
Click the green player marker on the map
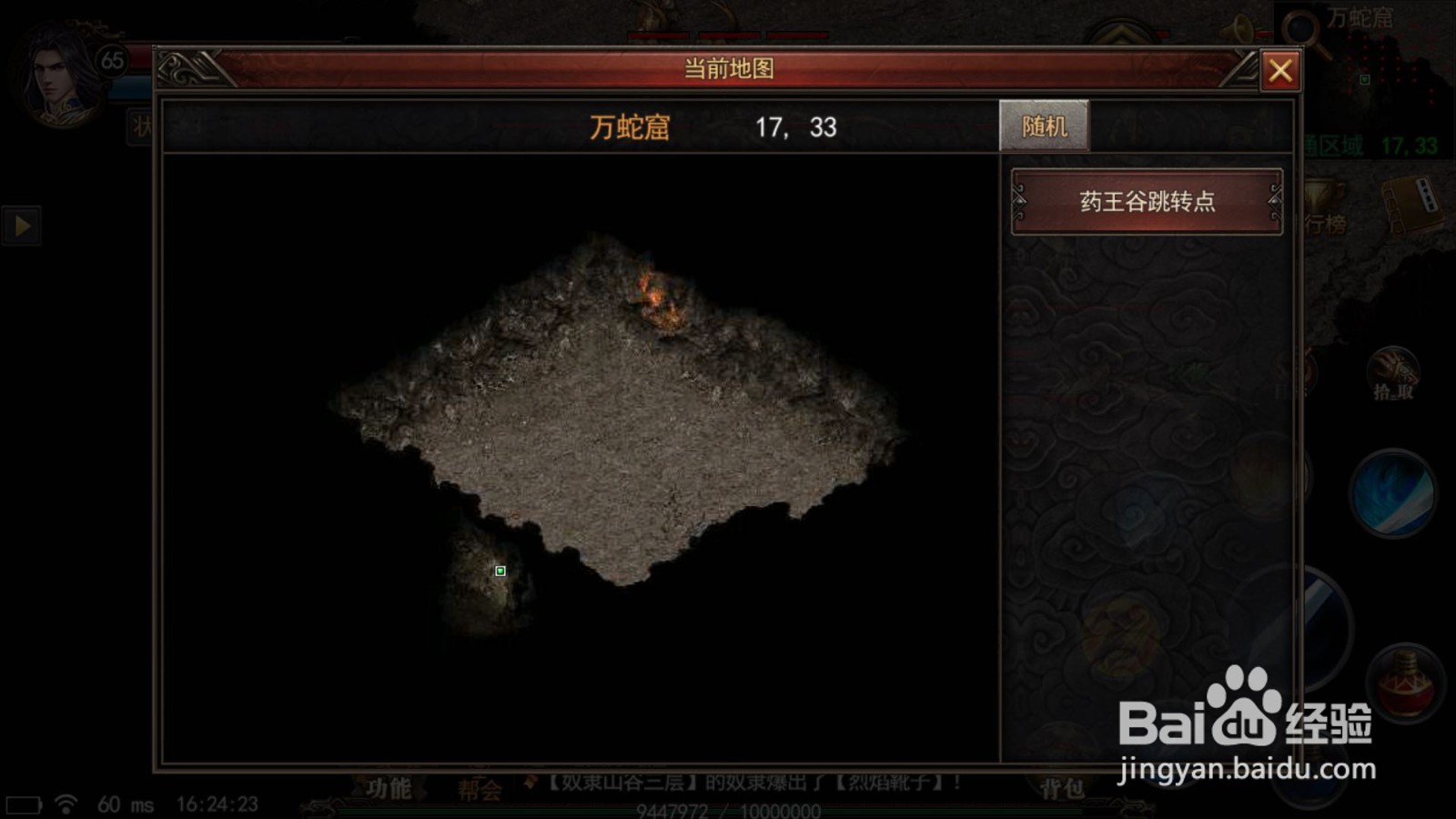coord(499,570)
